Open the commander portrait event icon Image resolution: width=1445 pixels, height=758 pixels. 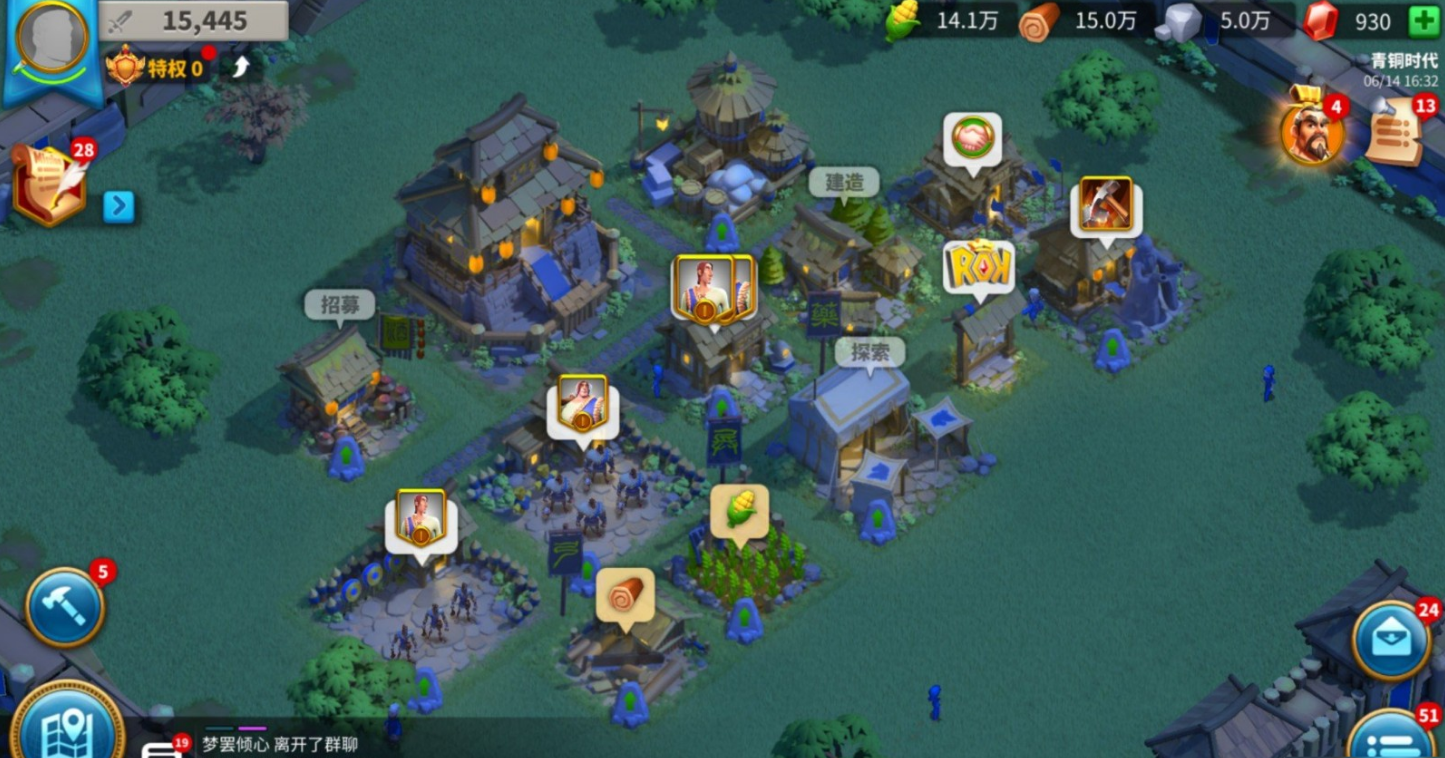click(1312, 132)
